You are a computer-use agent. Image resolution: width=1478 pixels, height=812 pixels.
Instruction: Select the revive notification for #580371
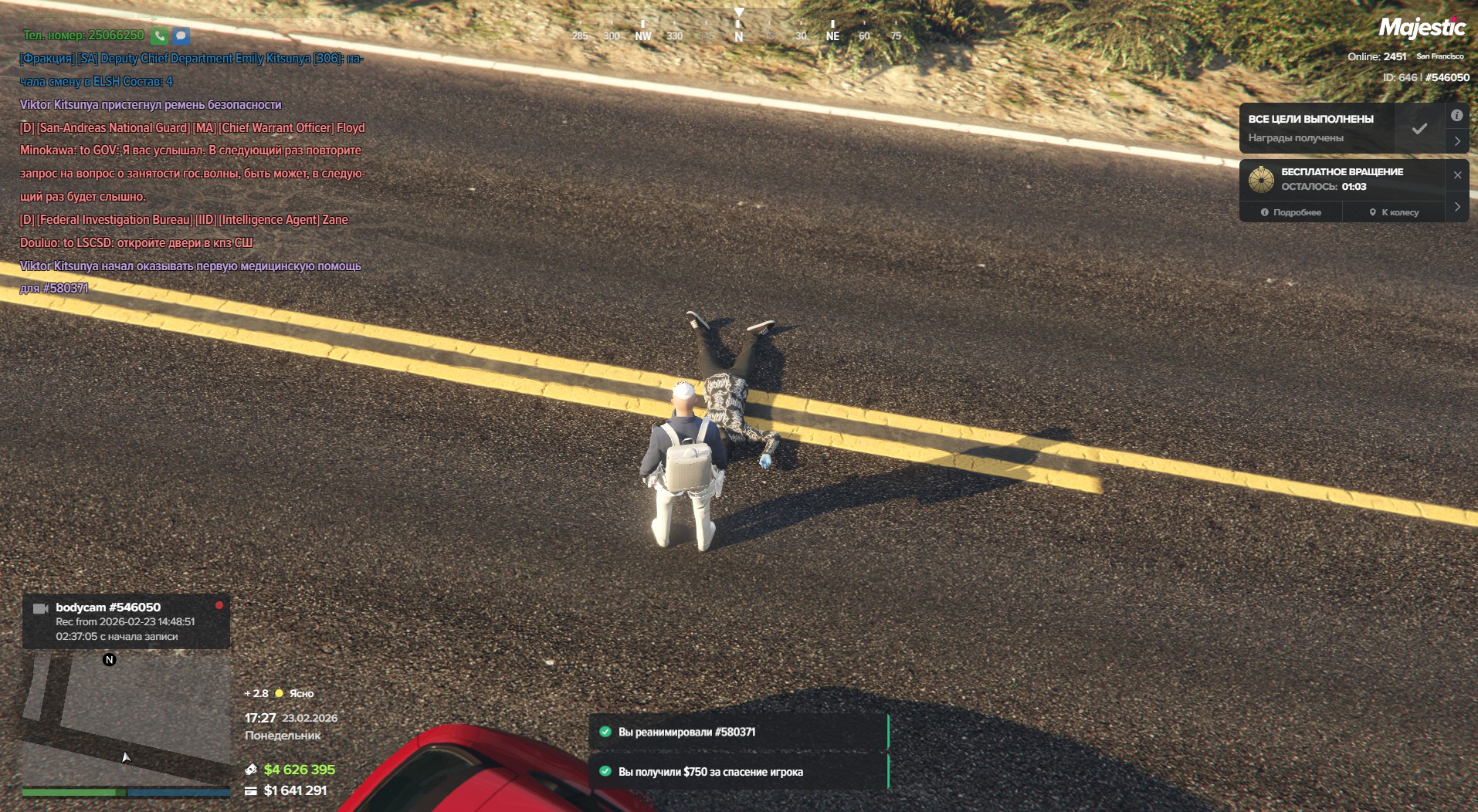[x=737, y=732]
